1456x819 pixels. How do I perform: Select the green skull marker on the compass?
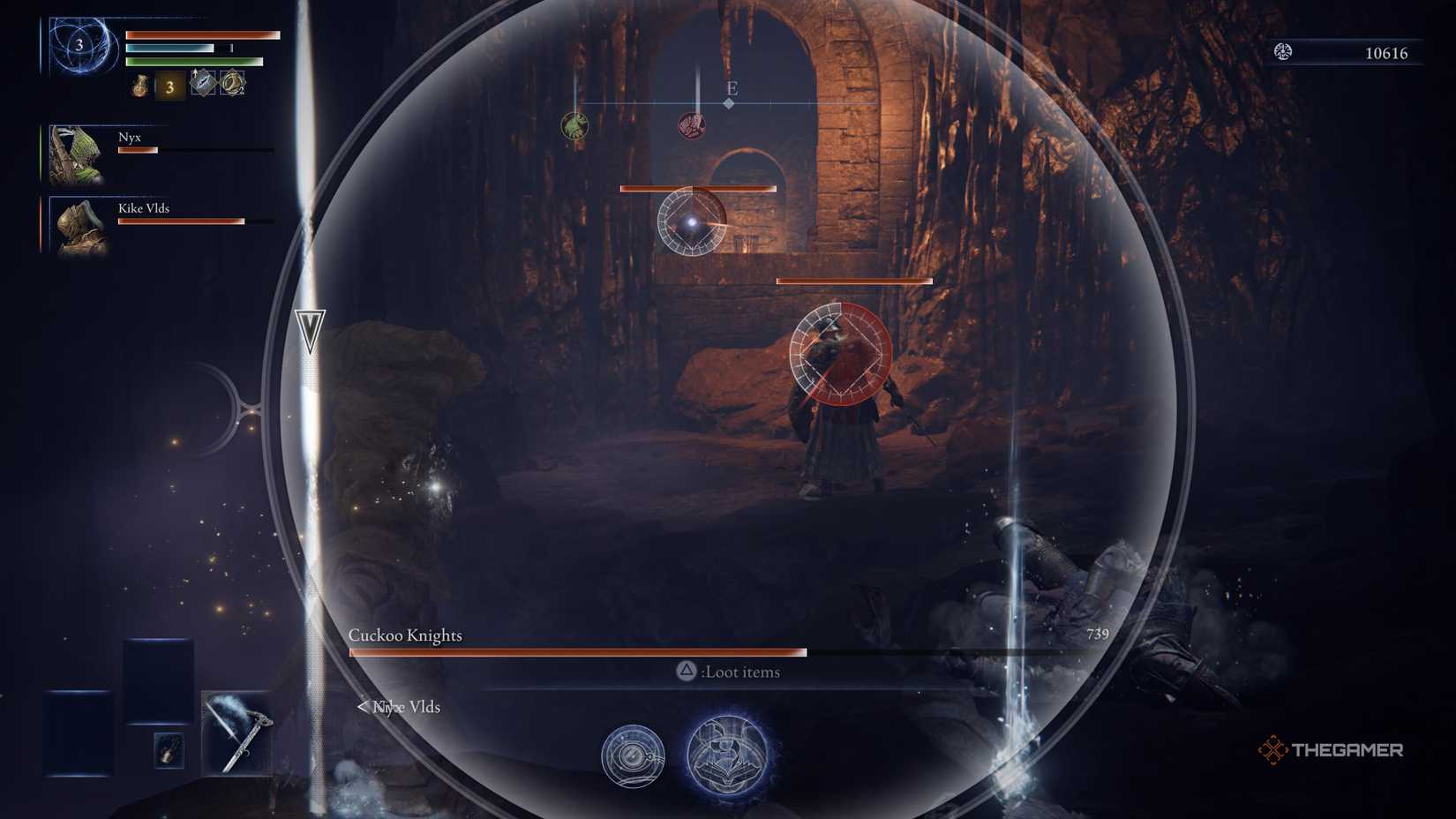pyautogui.click(x=574, y=125)
